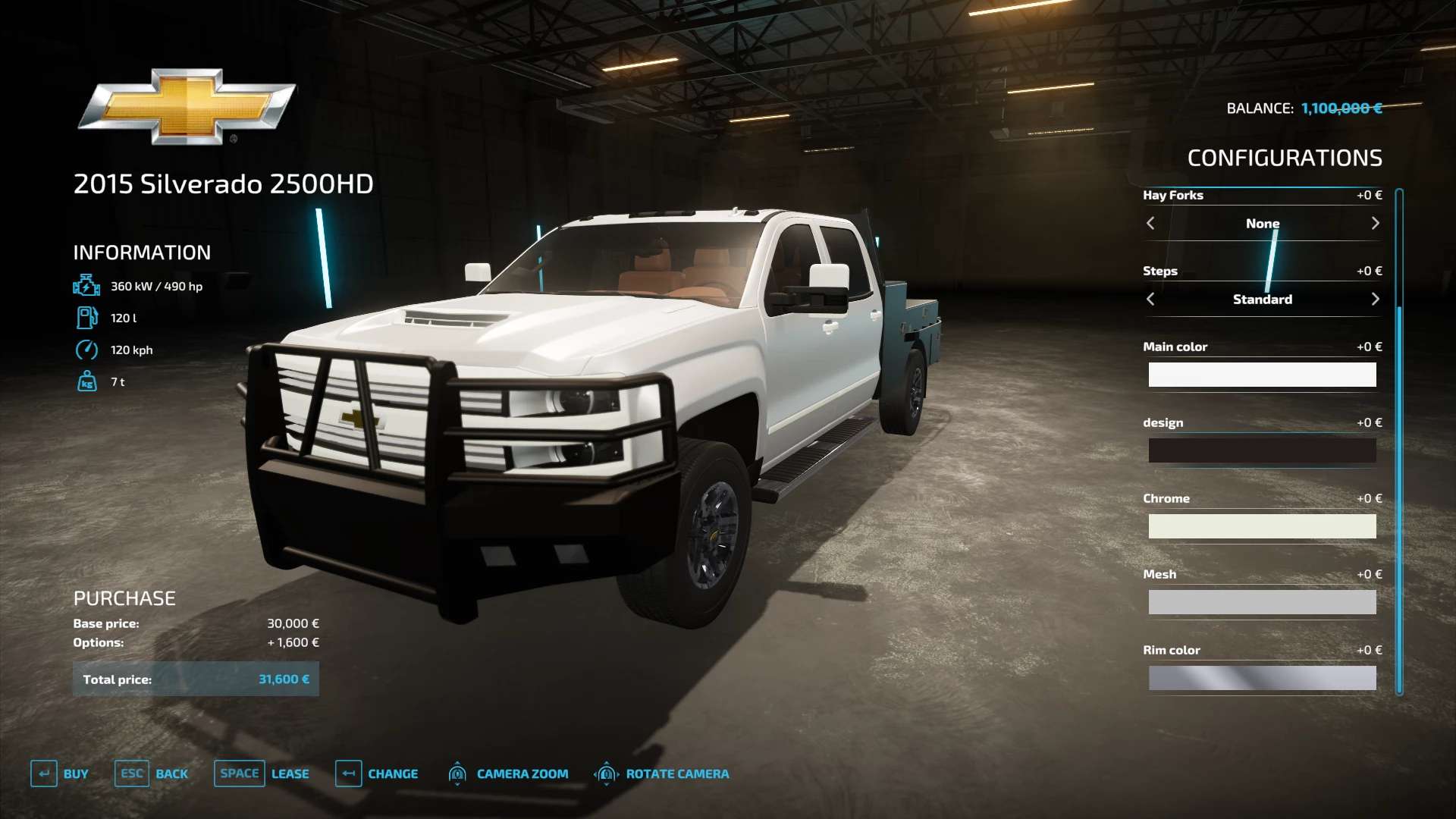Buy the Silverado 2500HD

60,773
